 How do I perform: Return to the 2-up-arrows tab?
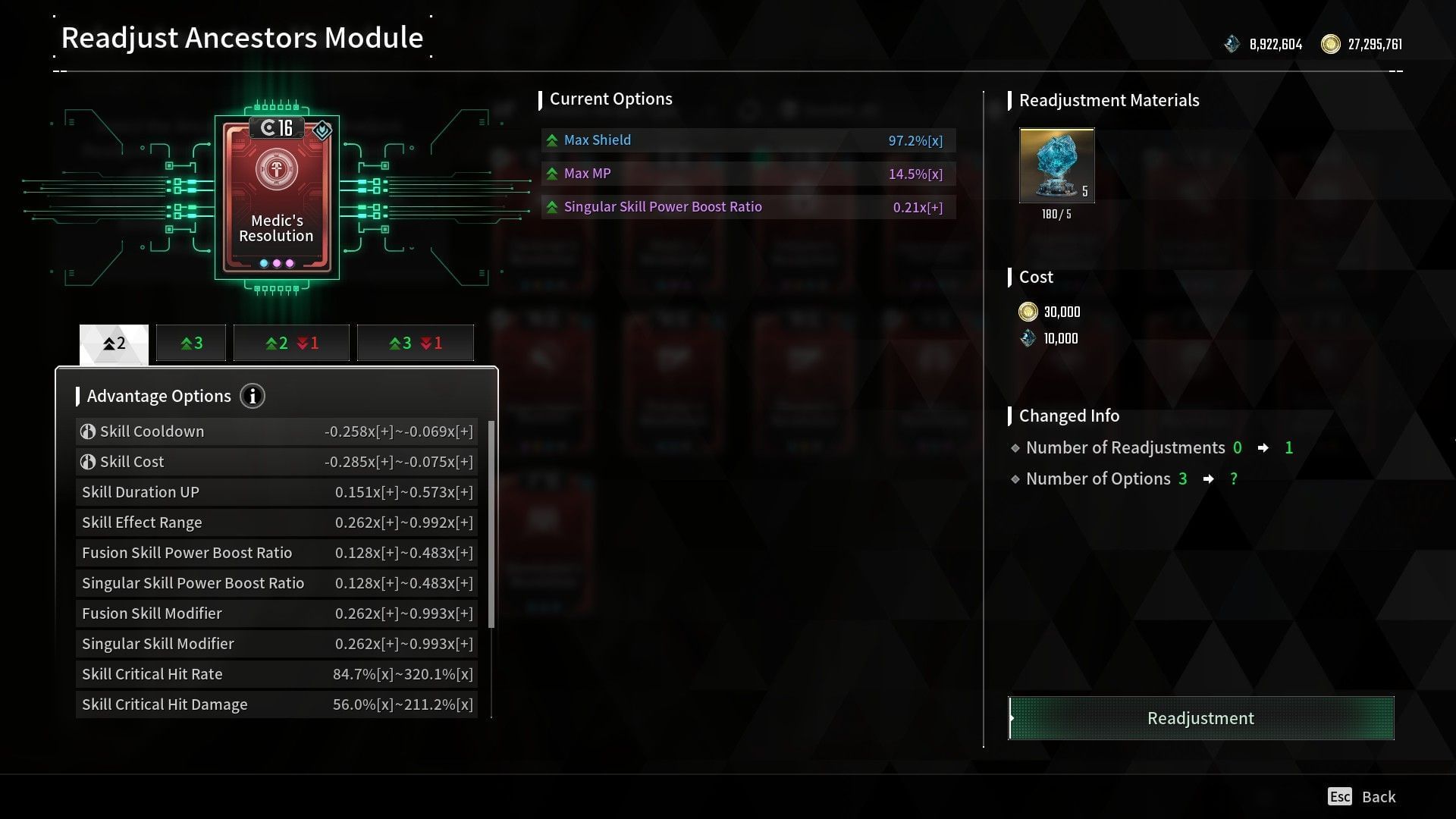(x=113, y=342)
